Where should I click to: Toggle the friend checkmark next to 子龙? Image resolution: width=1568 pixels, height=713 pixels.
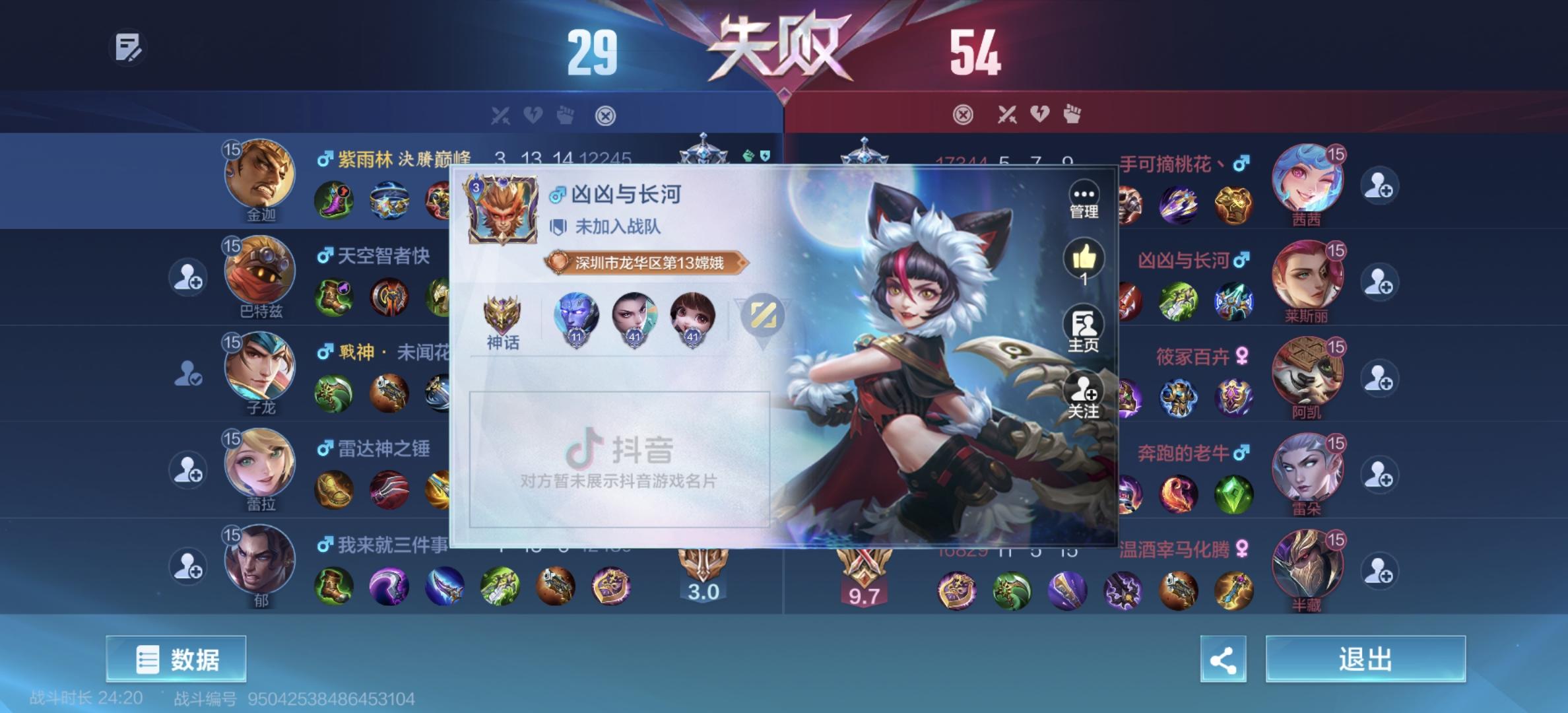pyautogui.click(x=187, y=373)
